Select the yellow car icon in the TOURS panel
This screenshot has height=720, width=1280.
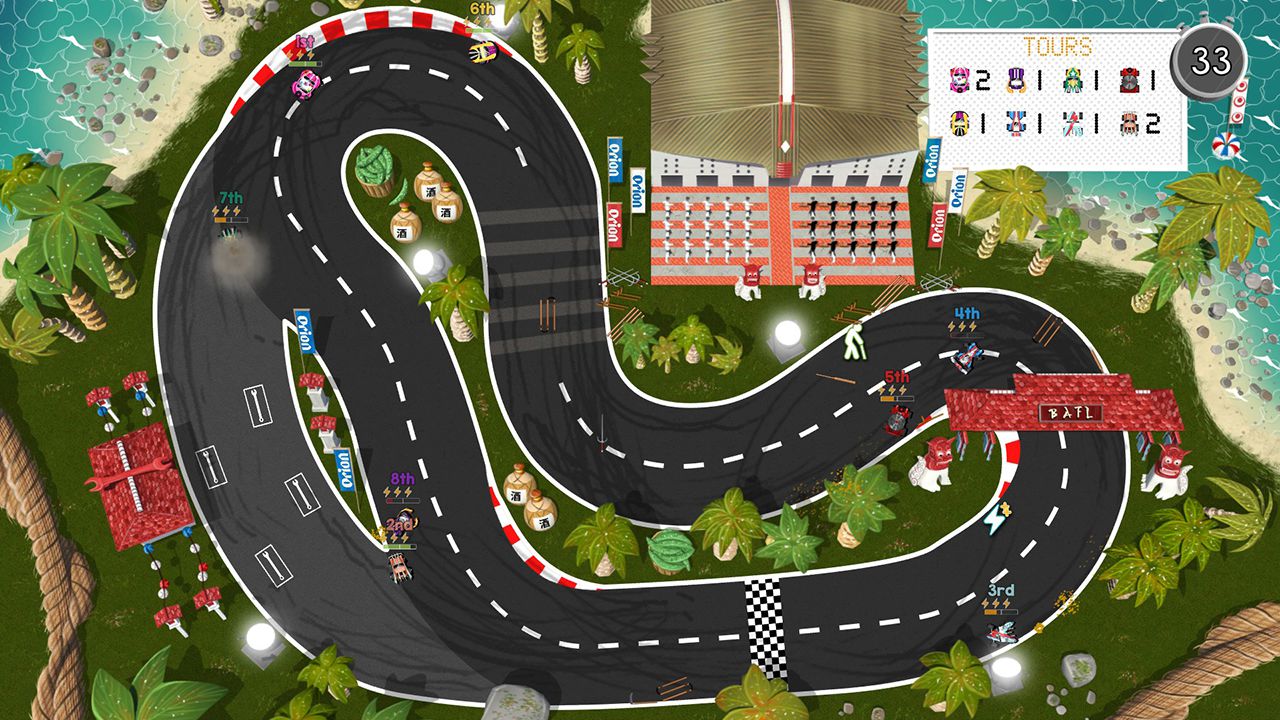(958, 123)
